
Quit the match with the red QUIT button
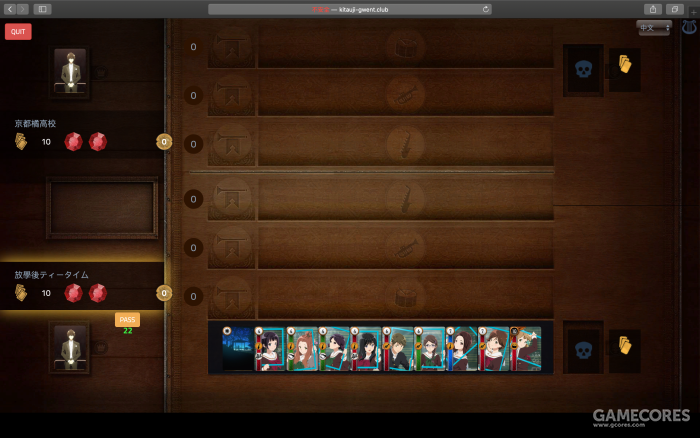point(18,31)
